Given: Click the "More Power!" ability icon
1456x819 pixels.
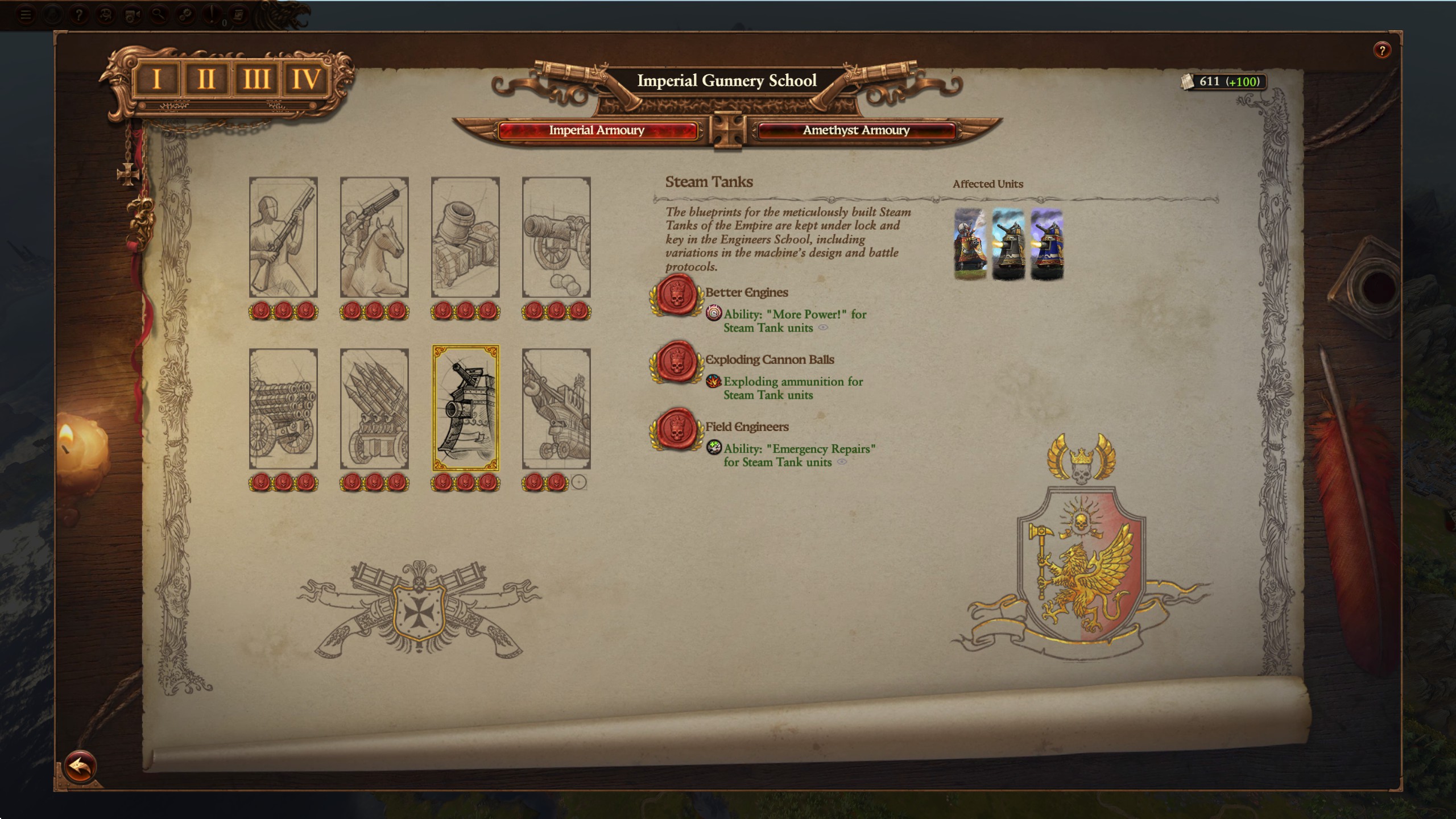Looking at the screenshot, I should (x=714, y=313).
